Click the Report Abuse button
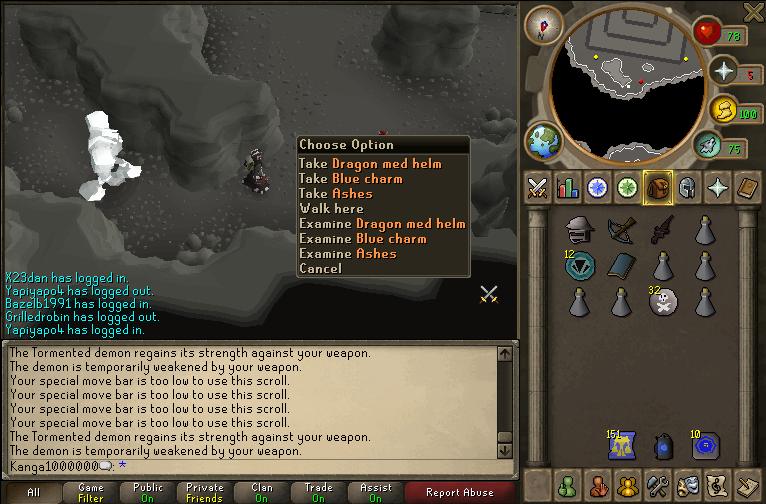 (459, 492)
